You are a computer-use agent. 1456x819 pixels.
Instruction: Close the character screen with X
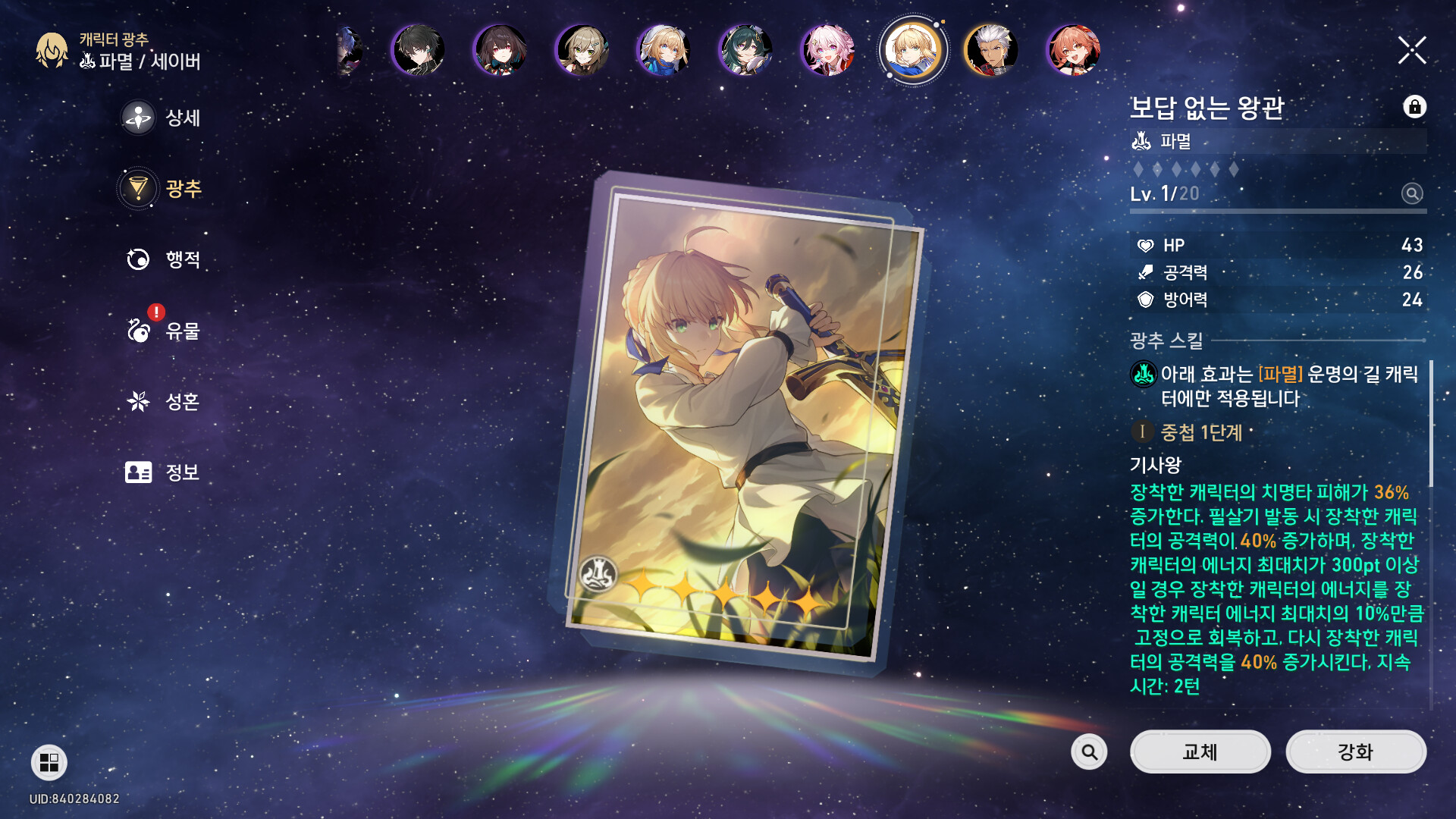[1412, 51]
